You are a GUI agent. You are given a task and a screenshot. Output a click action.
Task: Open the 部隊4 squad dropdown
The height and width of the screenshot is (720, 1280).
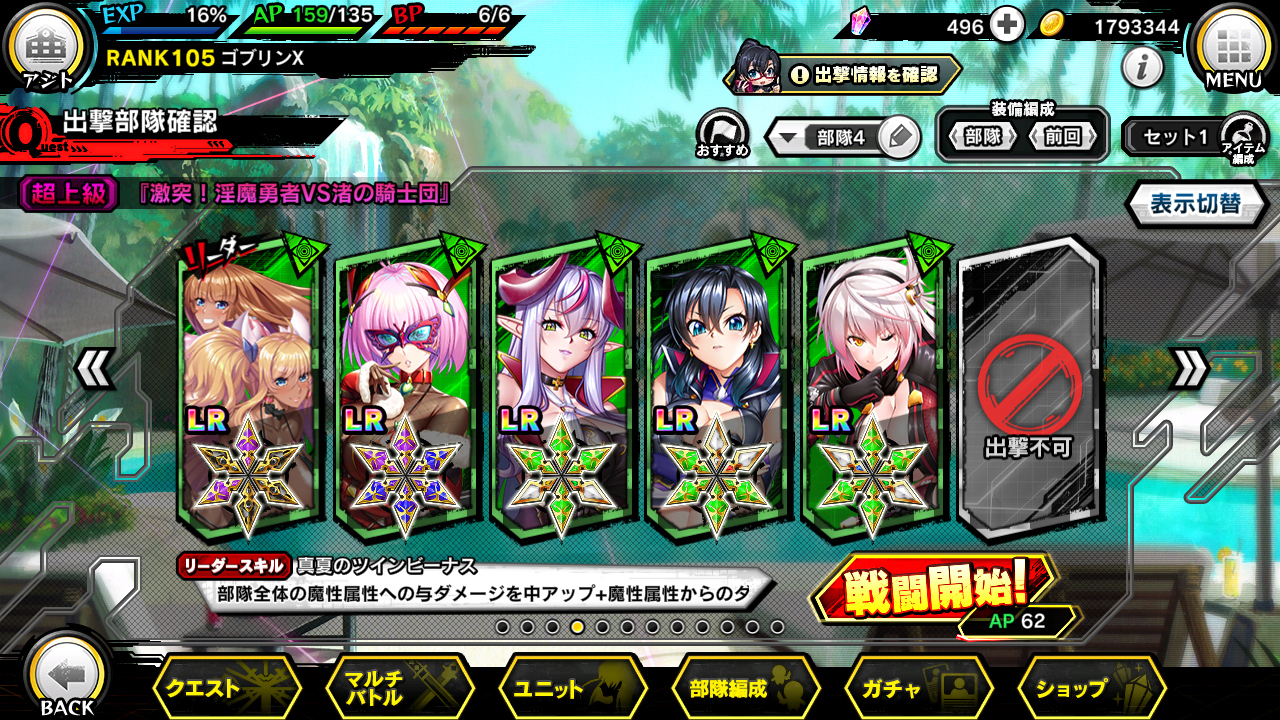(828, 138)
